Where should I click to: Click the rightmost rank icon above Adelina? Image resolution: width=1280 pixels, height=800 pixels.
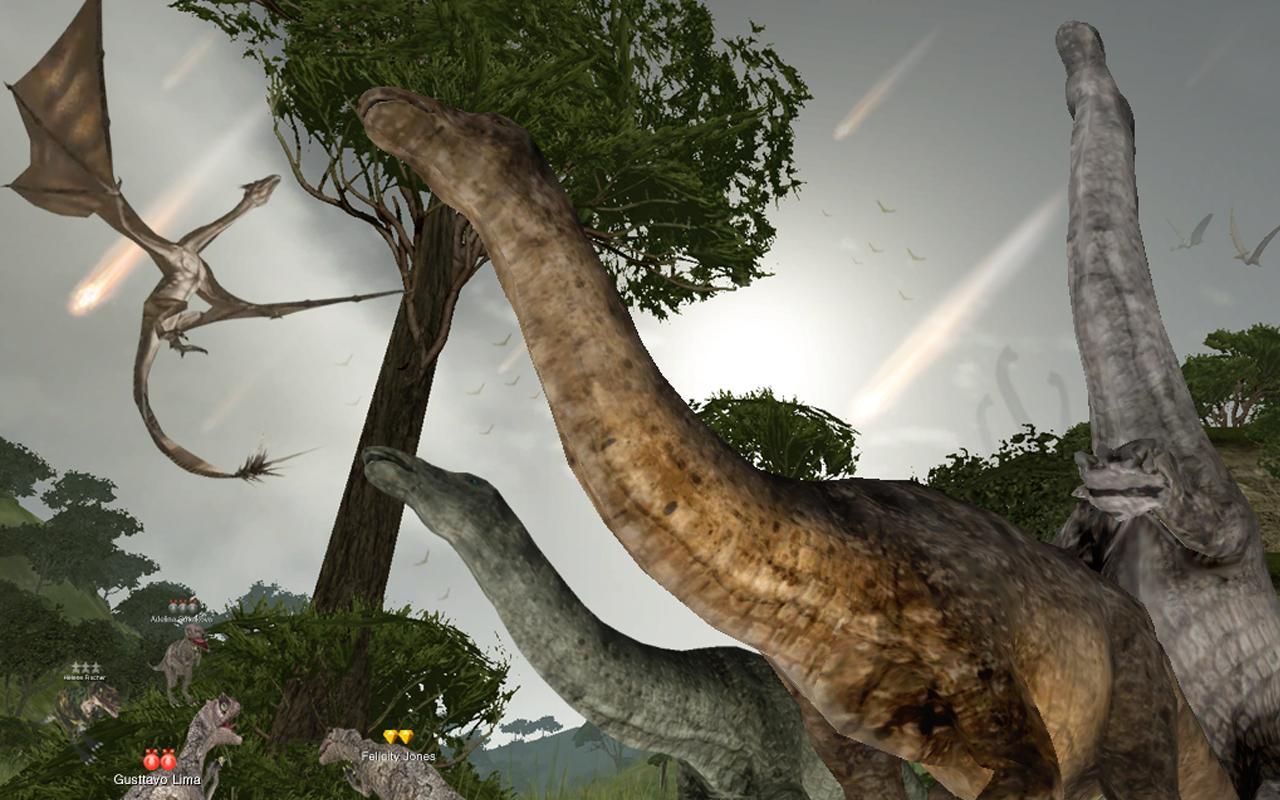[x=194, y=608]
